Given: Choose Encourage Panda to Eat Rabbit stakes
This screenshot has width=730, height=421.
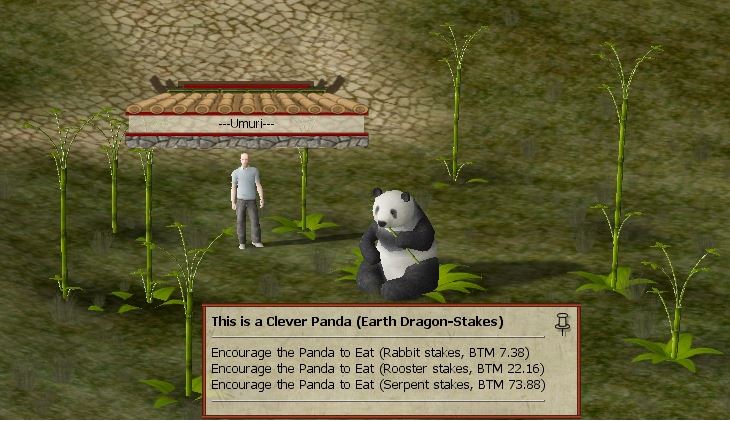Looking at the screenshot, I should (x=369, y=353).
